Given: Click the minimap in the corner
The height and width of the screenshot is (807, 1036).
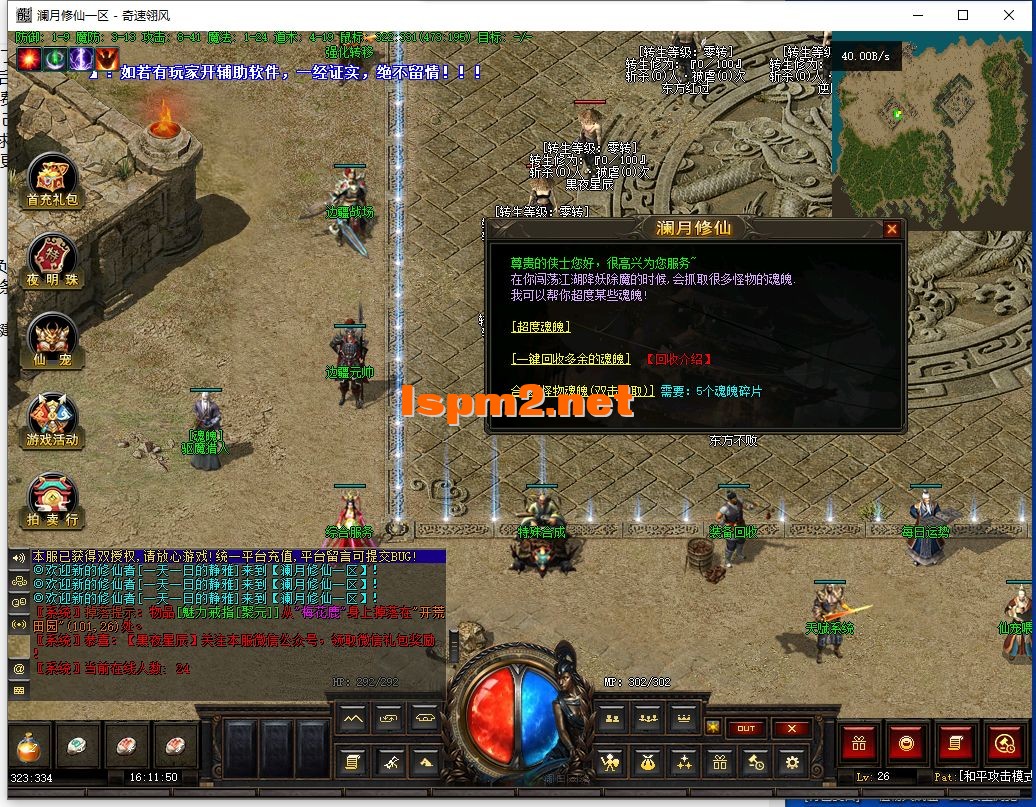Looking at the screenshot, I should 932,124.
